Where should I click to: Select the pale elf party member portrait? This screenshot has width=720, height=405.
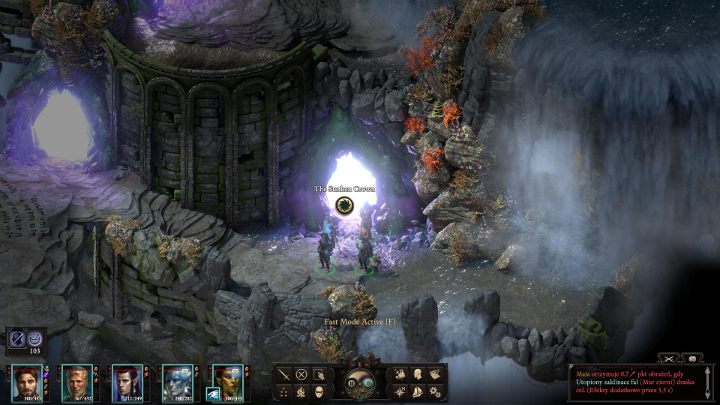pyautogui.click(x=127, y=381)
